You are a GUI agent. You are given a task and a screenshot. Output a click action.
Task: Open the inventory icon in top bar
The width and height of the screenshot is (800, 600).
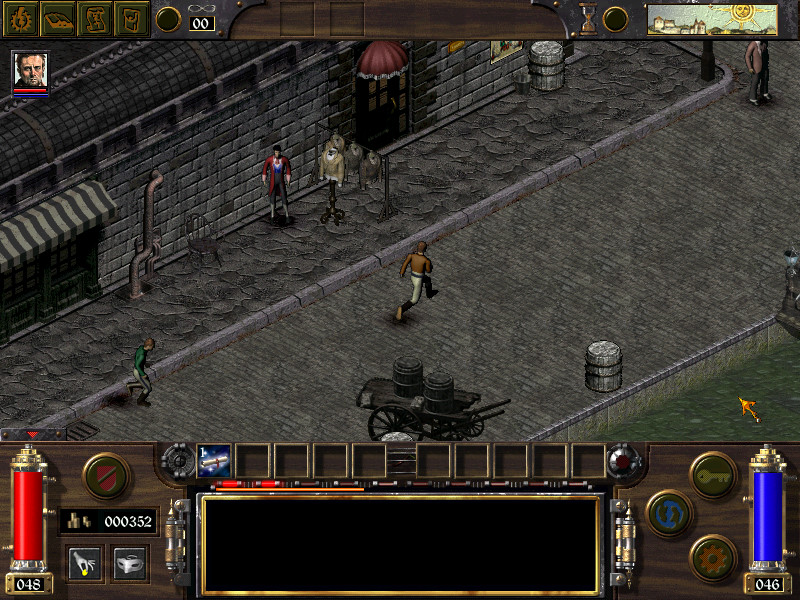pos(131,18)
